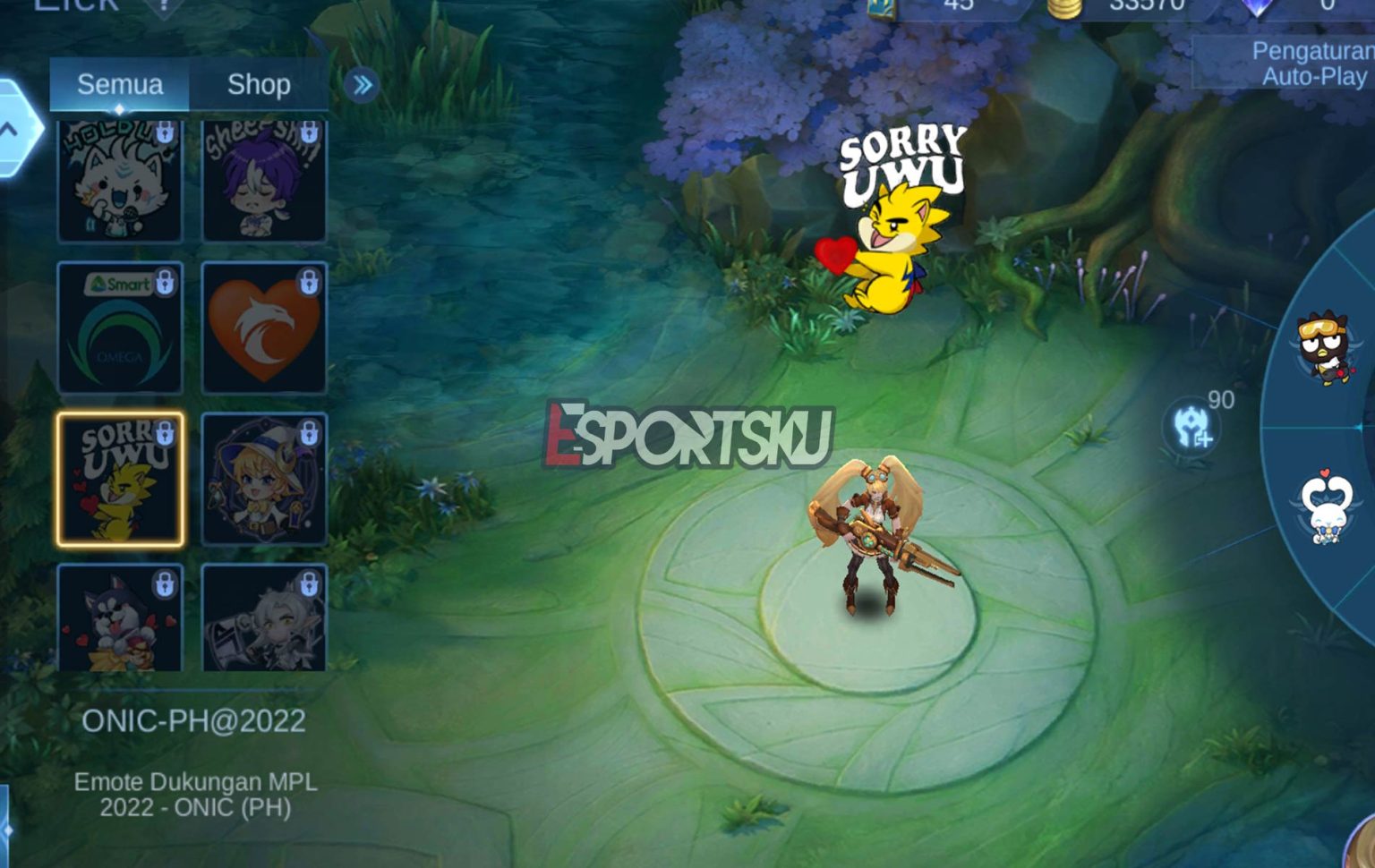Click the Smart Omega team emote
Image resolution: width=1375 pixels, height=868 pixels.
[x=121, y=327]
